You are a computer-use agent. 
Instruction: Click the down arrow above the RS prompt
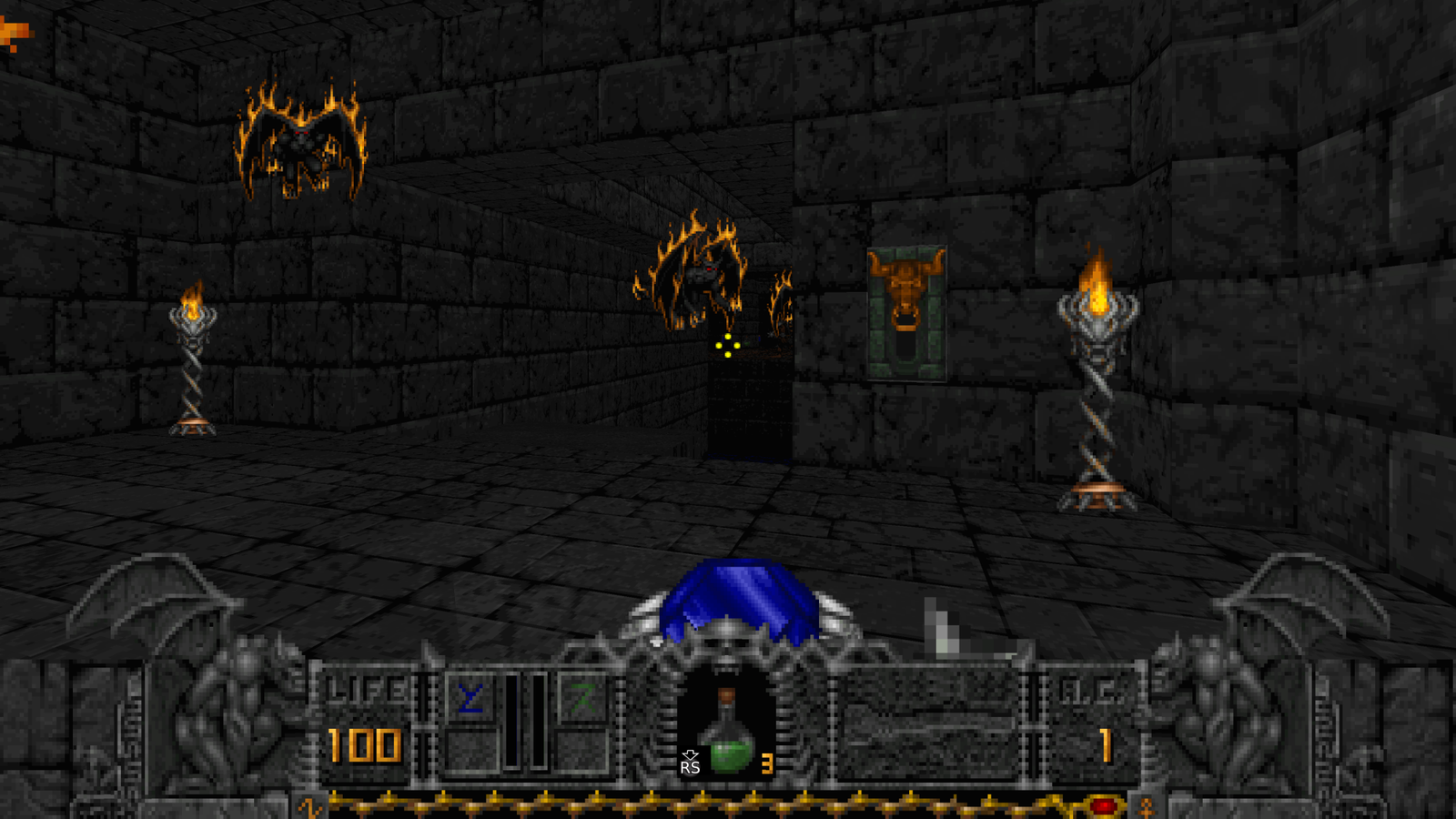[689, 753]
